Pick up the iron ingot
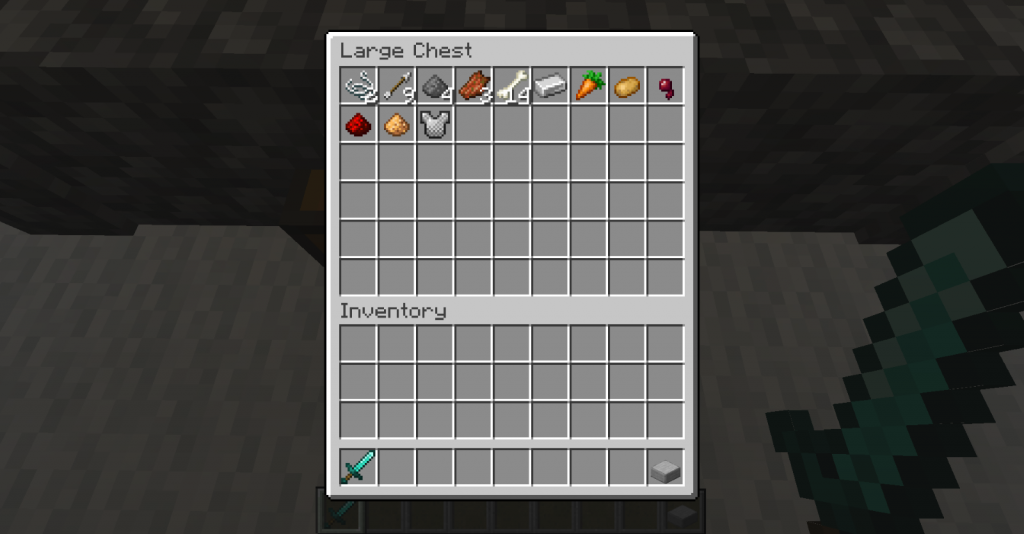This screenshot has width=1024, height=534. tap(550, 86)
